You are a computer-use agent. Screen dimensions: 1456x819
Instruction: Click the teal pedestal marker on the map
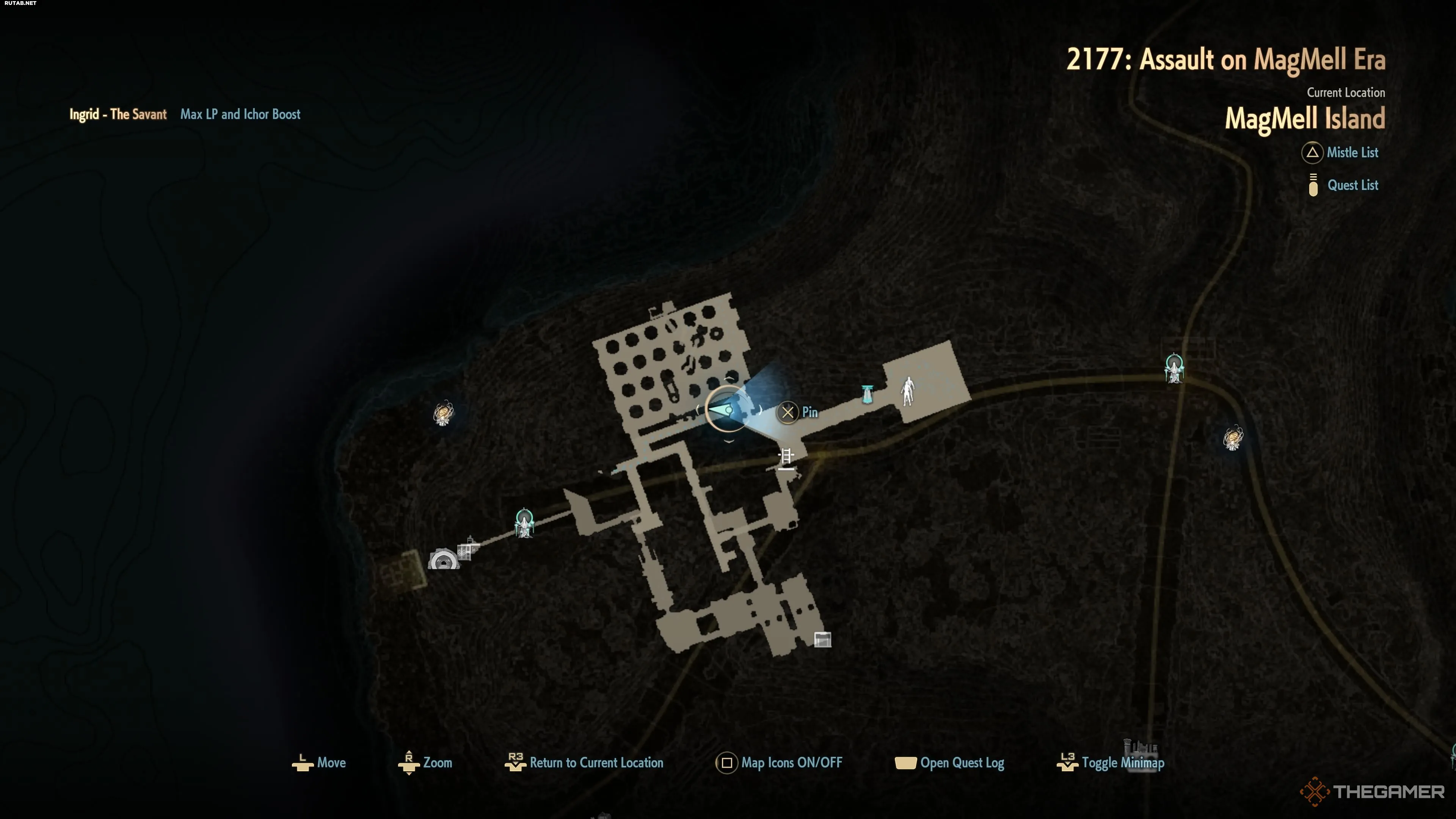point(867,394)
